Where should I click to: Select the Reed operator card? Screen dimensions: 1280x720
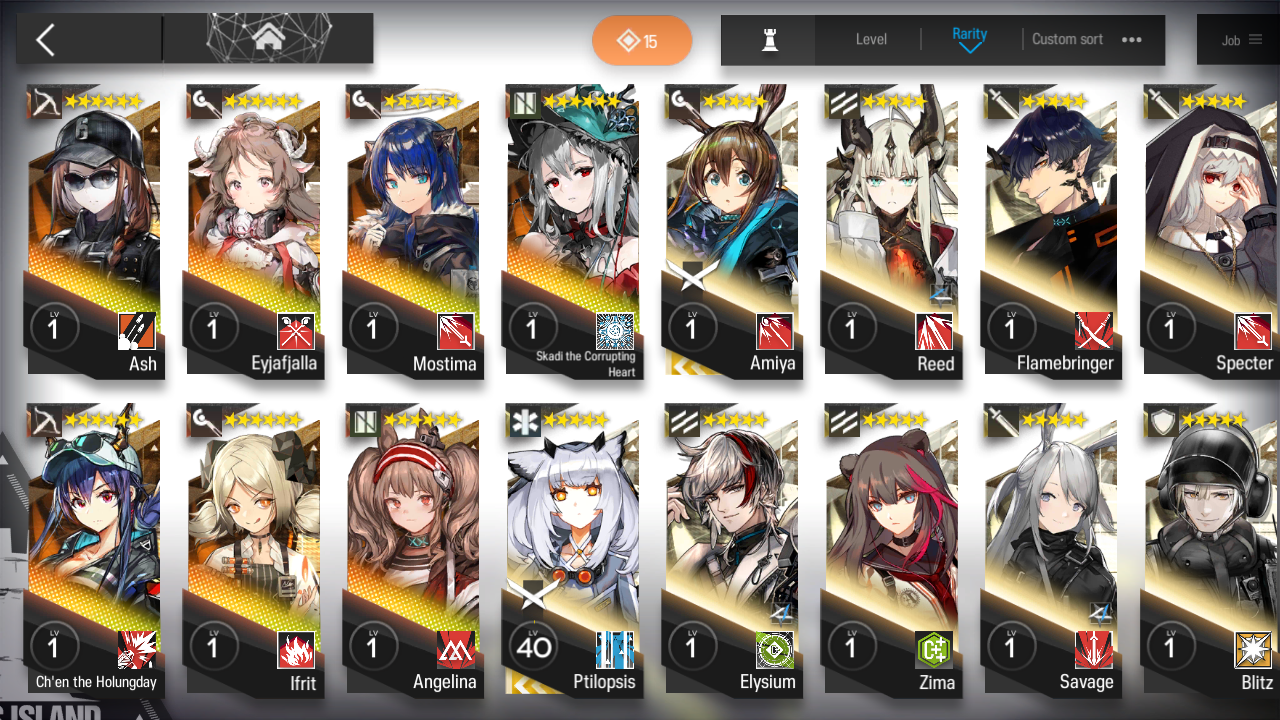pos(892,230)
